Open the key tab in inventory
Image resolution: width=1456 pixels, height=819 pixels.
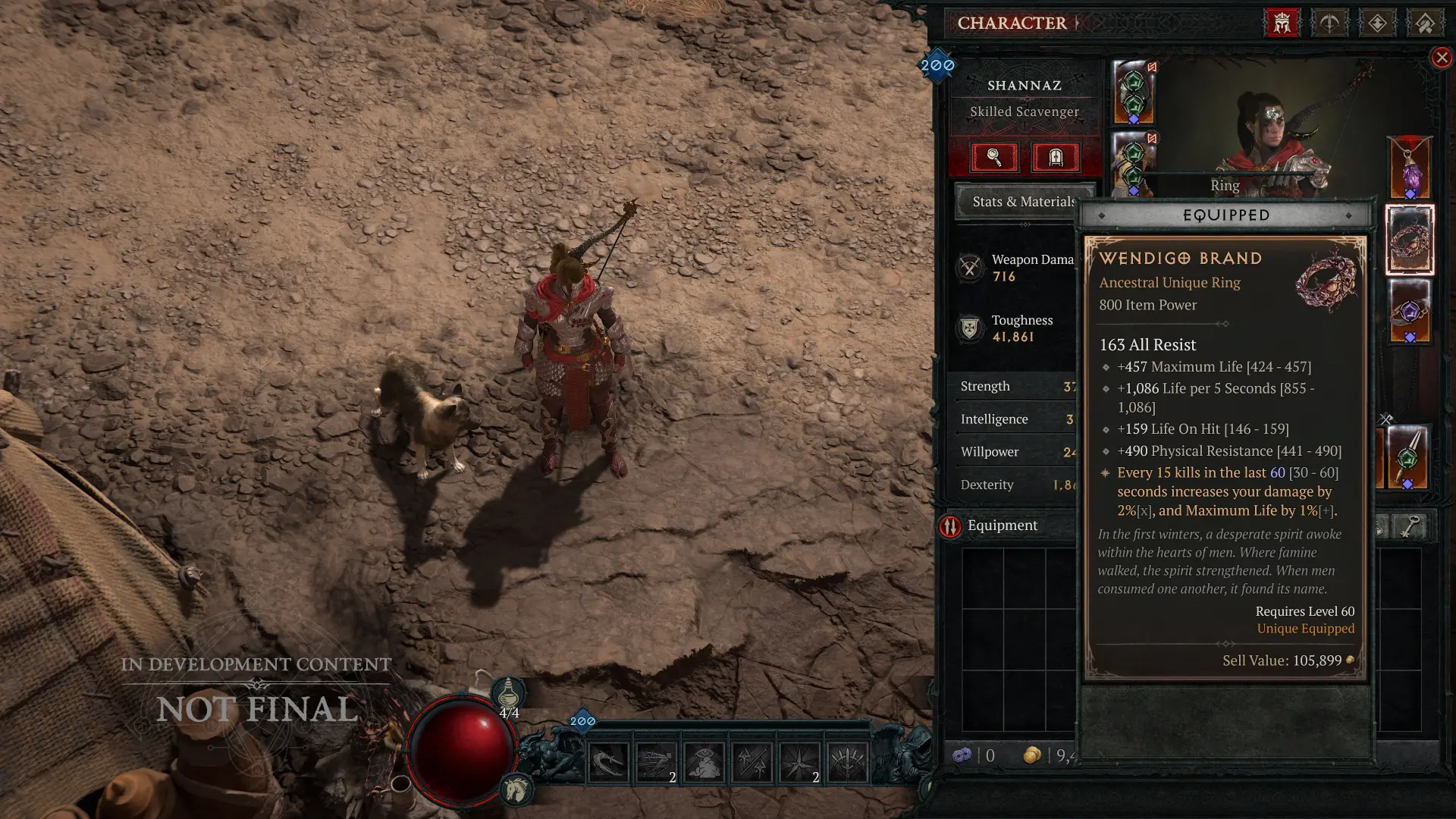point(1408,526)
